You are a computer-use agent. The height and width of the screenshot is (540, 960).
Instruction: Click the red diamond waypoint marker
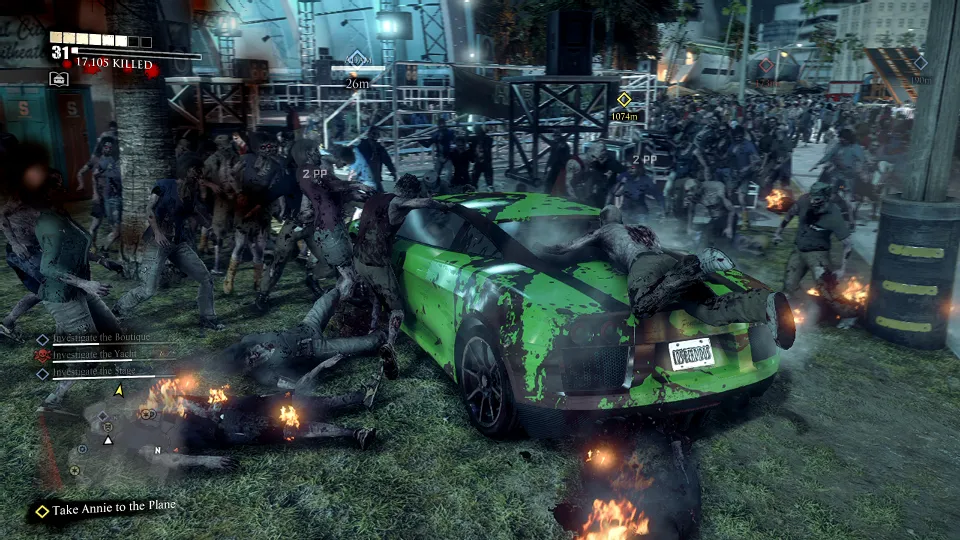(765, 66)
